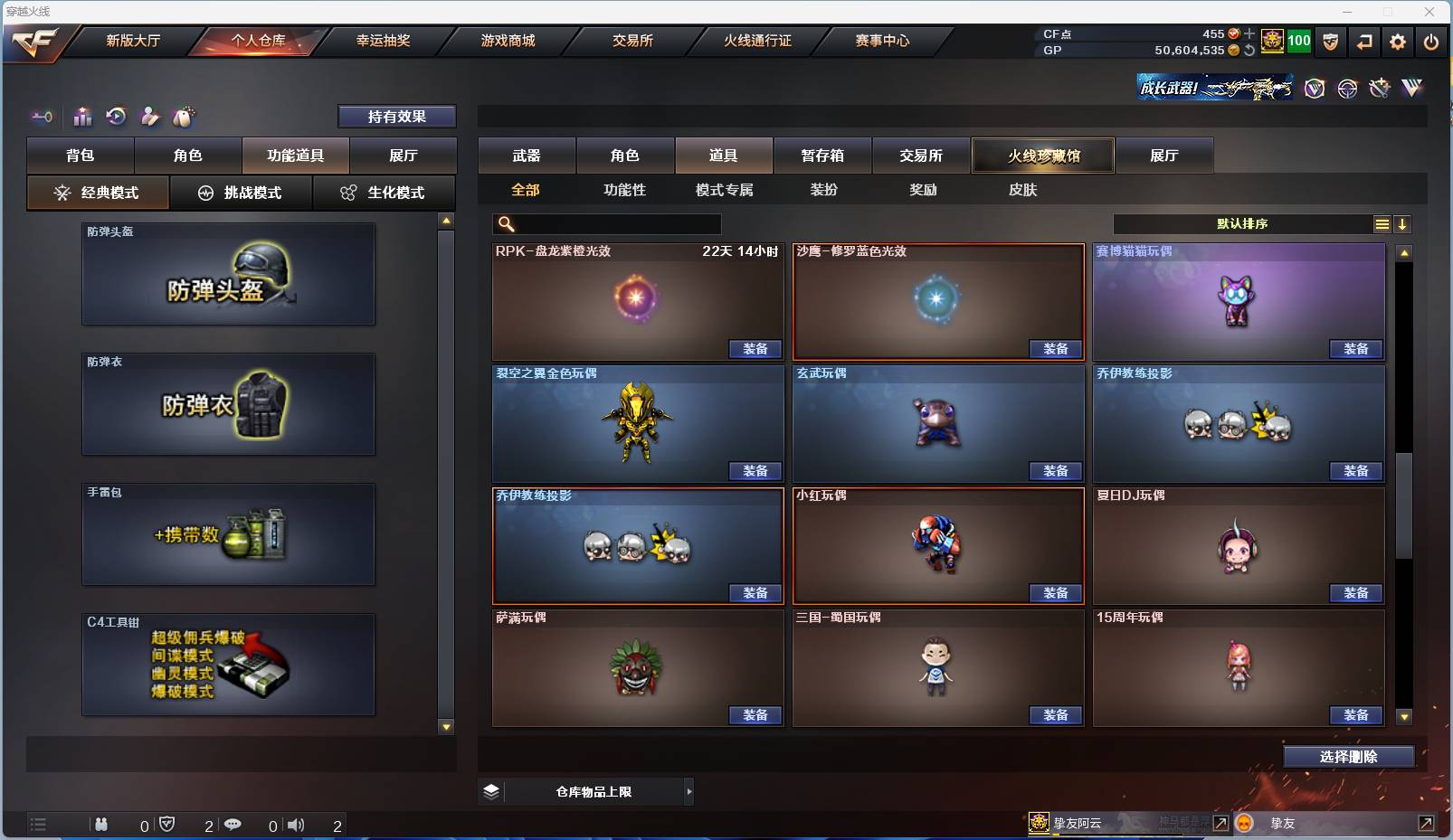
Task: Open the 幸运抽奖 menu at the top
Action: point(384,41)
